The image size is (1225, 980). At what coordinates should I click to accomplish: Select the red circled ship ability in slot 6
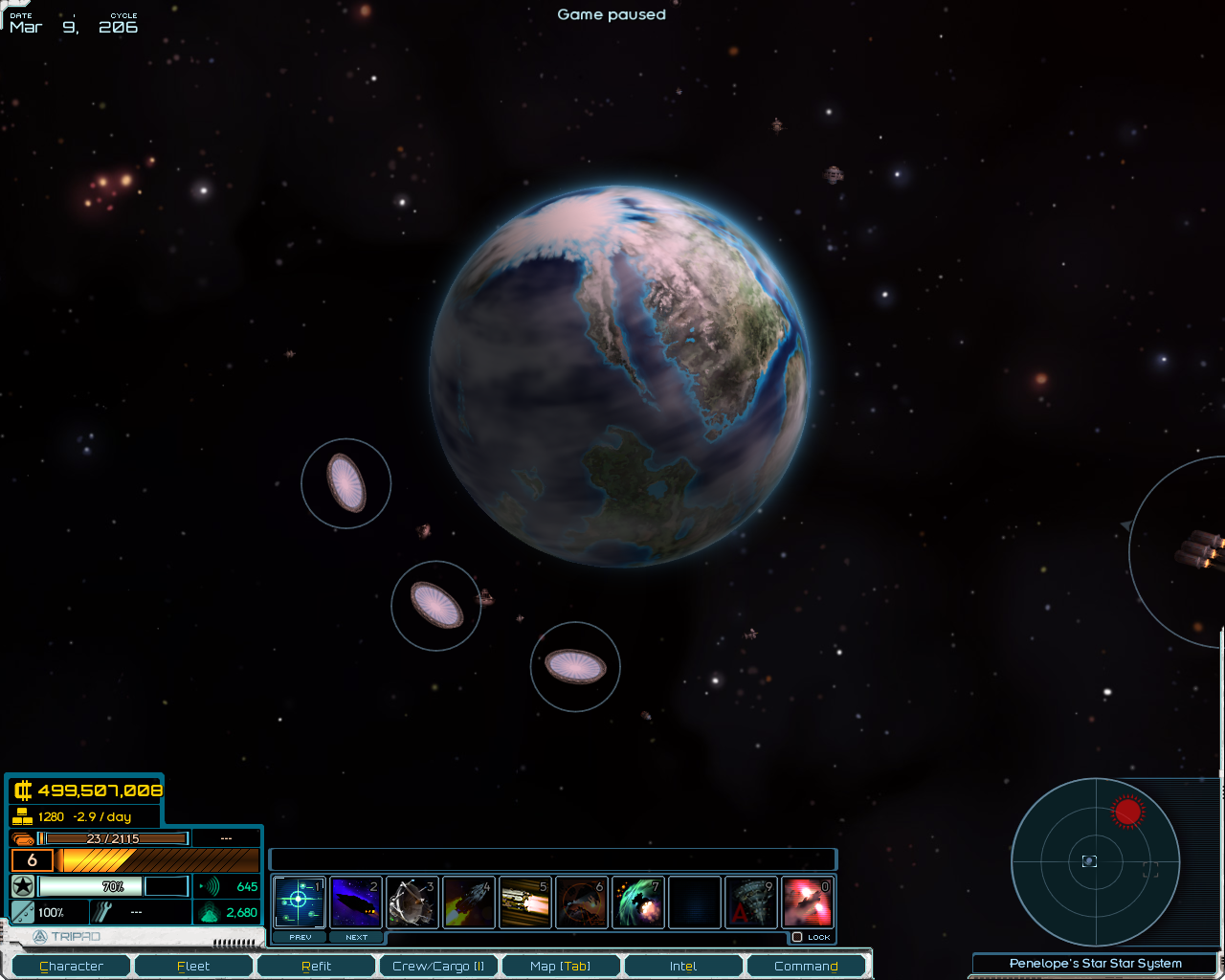click(x=581, y=902)
